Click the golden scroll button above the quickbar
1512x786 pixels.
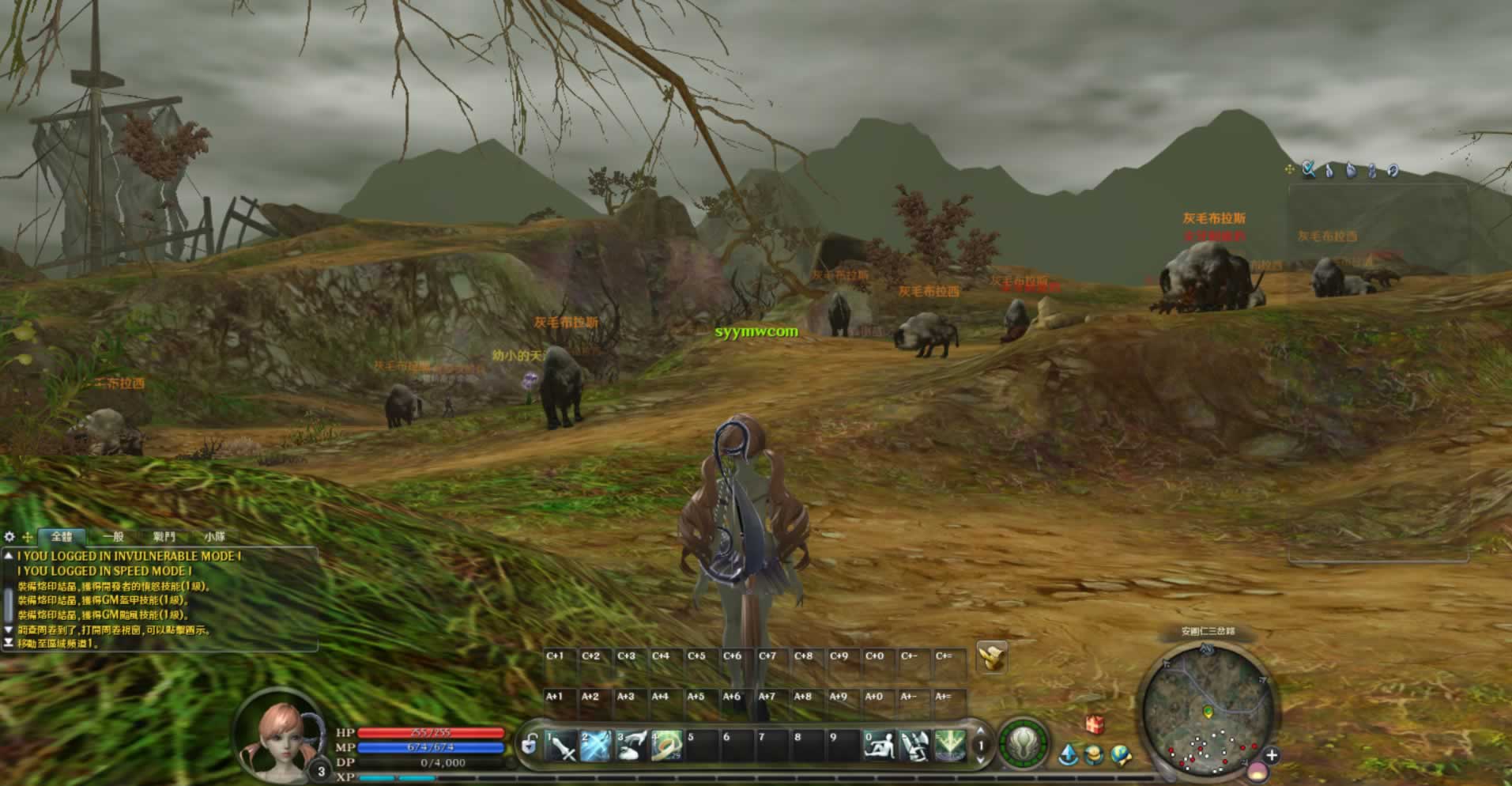pos(991,657)
